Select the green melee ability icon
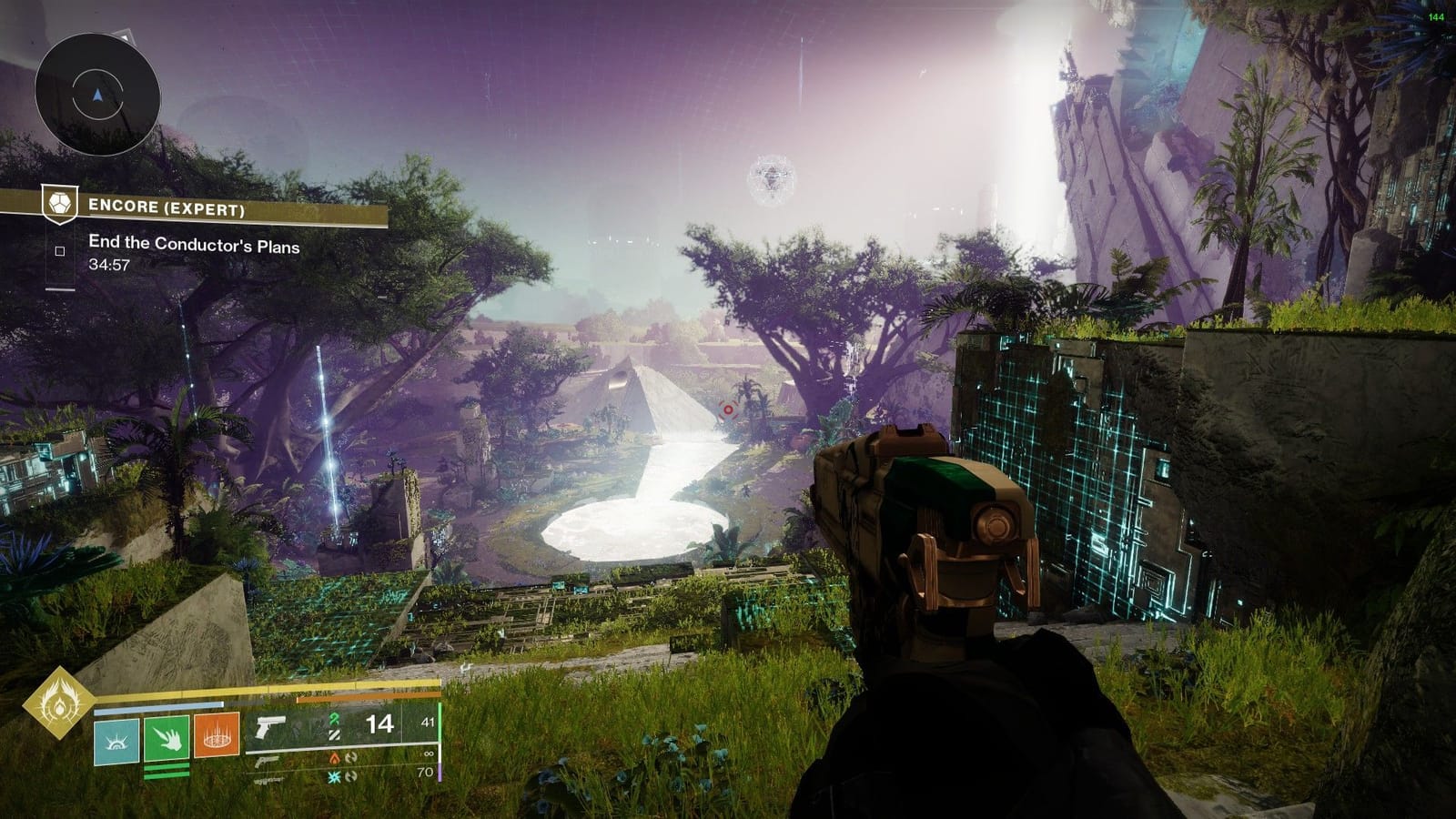This screenshot has width=1456, height=819. tap(167, 739)
